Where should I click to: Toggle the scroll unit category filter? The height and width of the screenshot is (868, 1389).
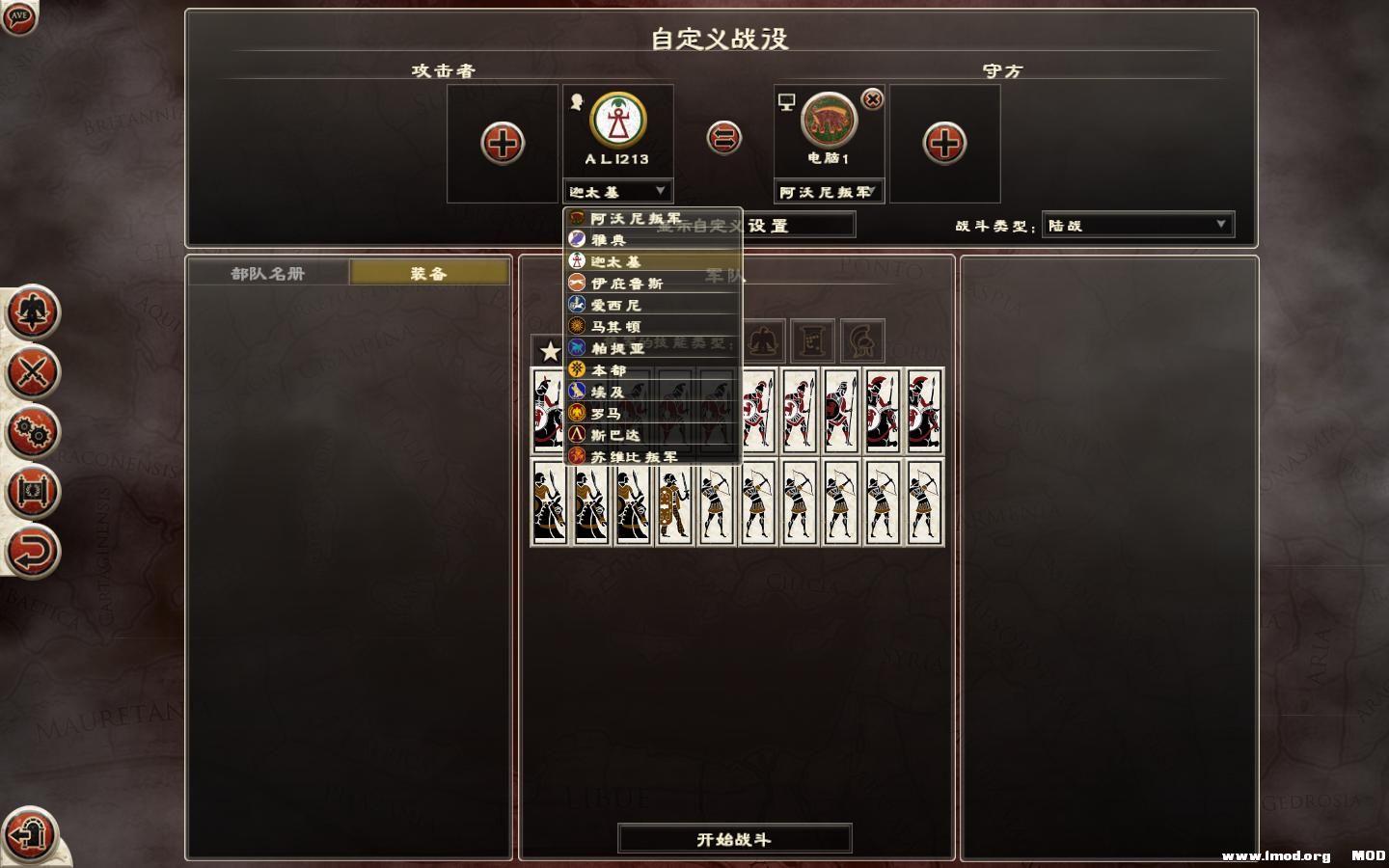pos(811,339)
